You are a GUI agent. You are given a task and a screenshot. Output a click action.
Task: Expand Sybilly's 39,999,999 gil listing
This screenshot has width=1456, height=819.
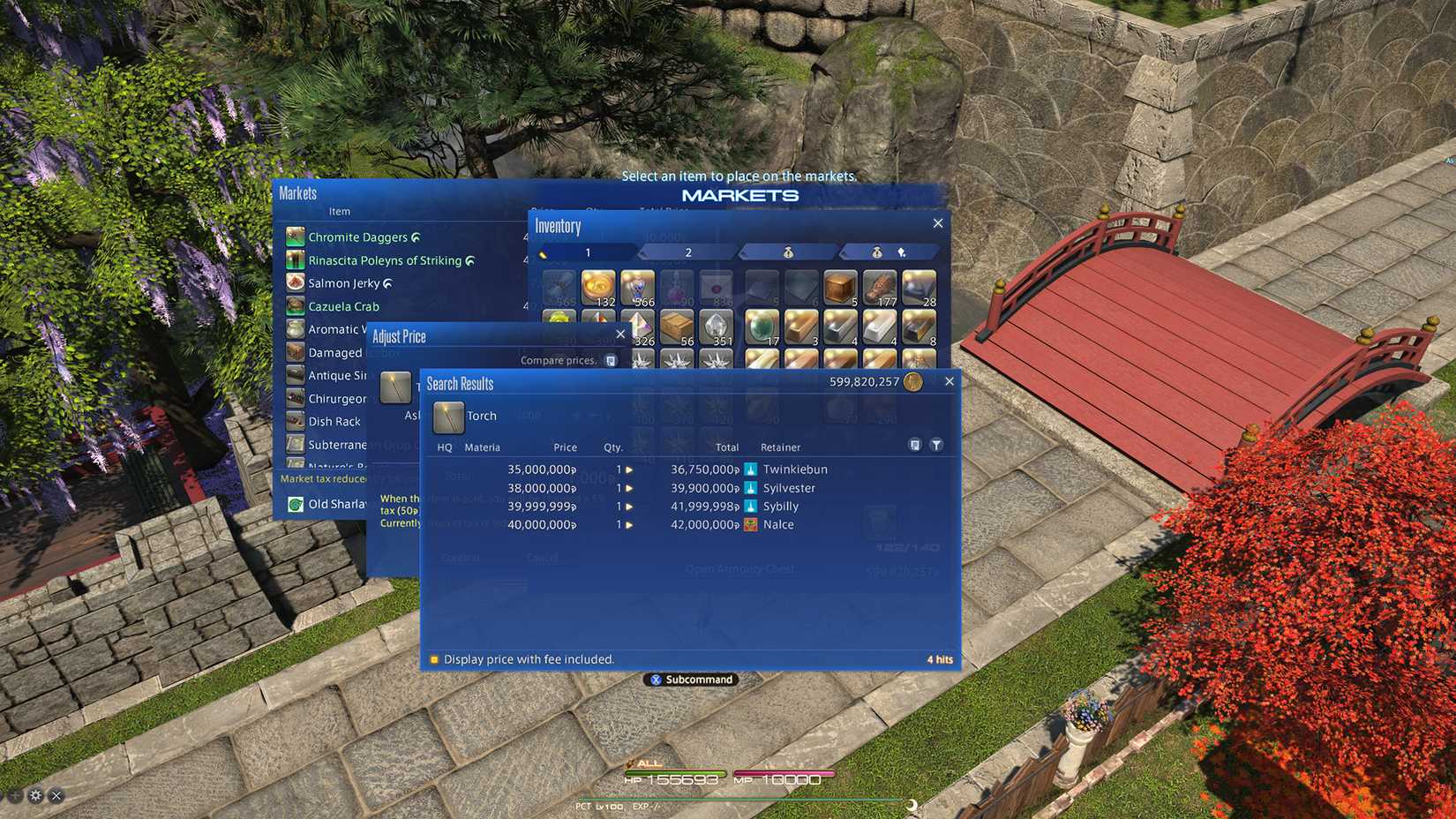tap(630, 506)
